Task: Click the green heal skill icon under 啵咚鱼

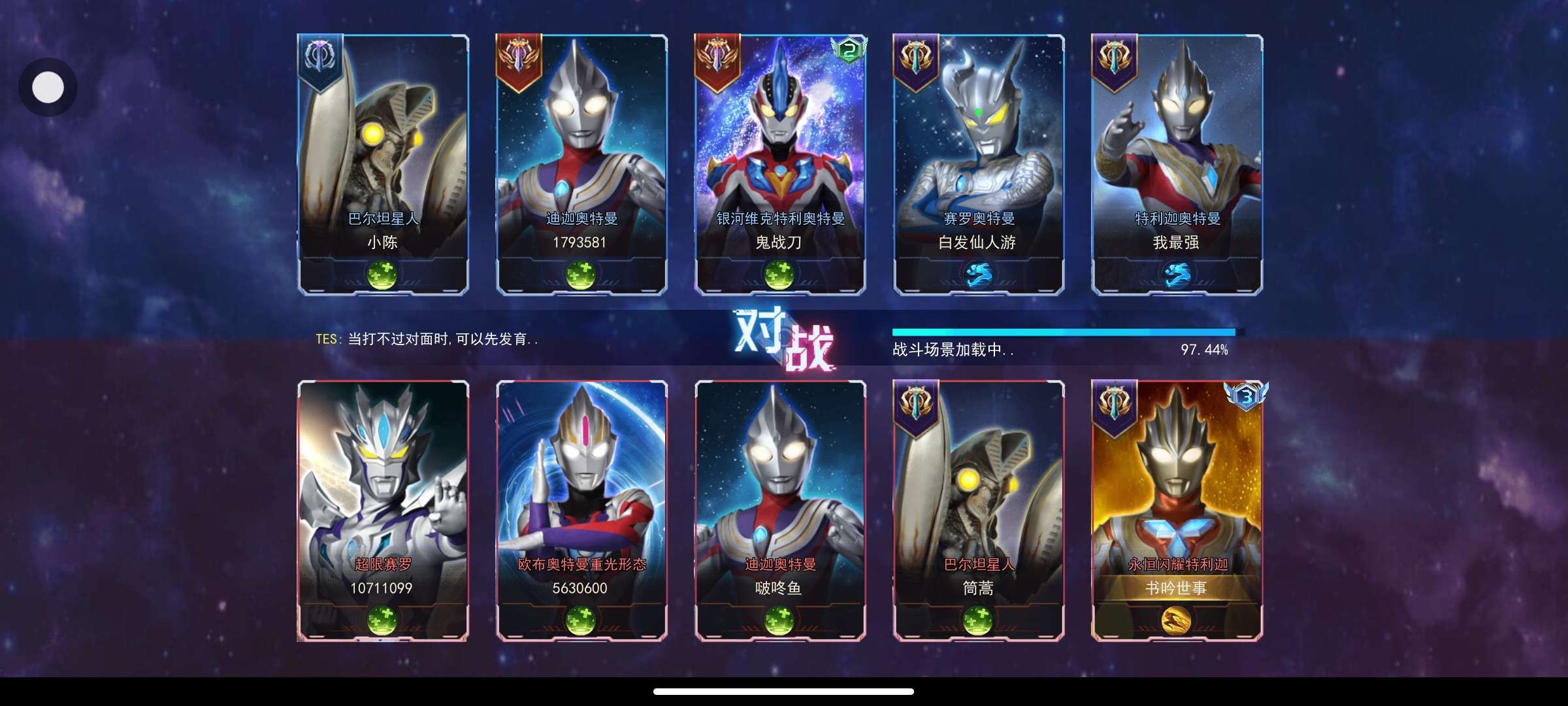Action: [779, 620]
